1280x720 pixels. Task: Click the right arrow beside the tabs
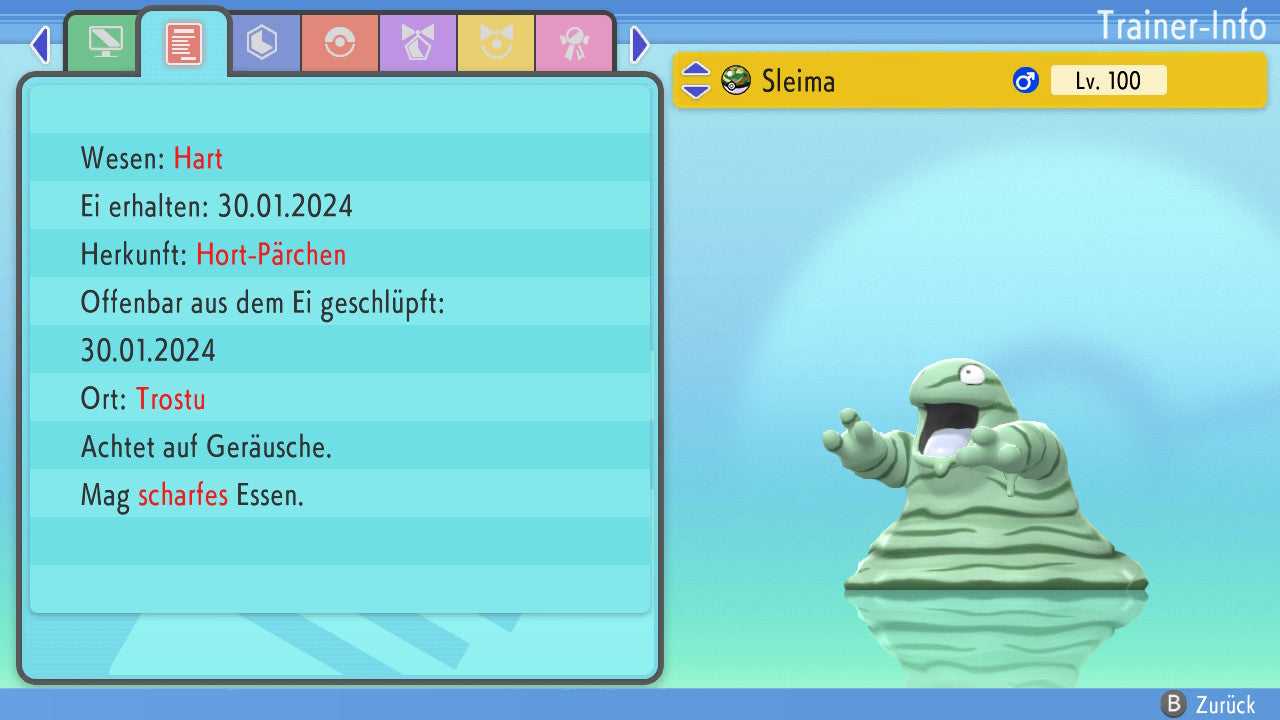click(x=640, y=45)
